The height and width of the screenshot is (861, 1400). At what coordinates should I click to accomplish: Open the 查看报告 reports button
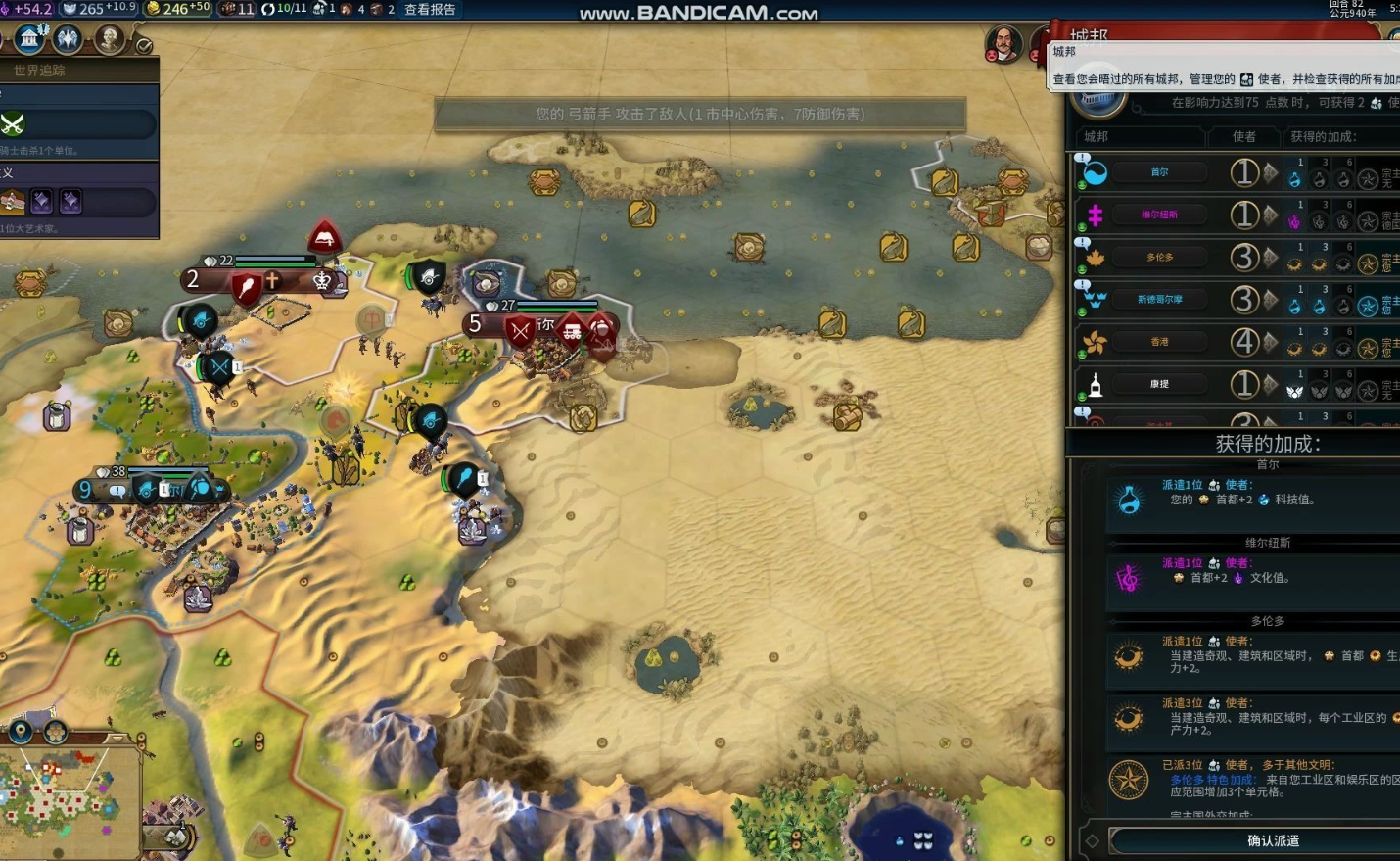(x=430, y=10)
